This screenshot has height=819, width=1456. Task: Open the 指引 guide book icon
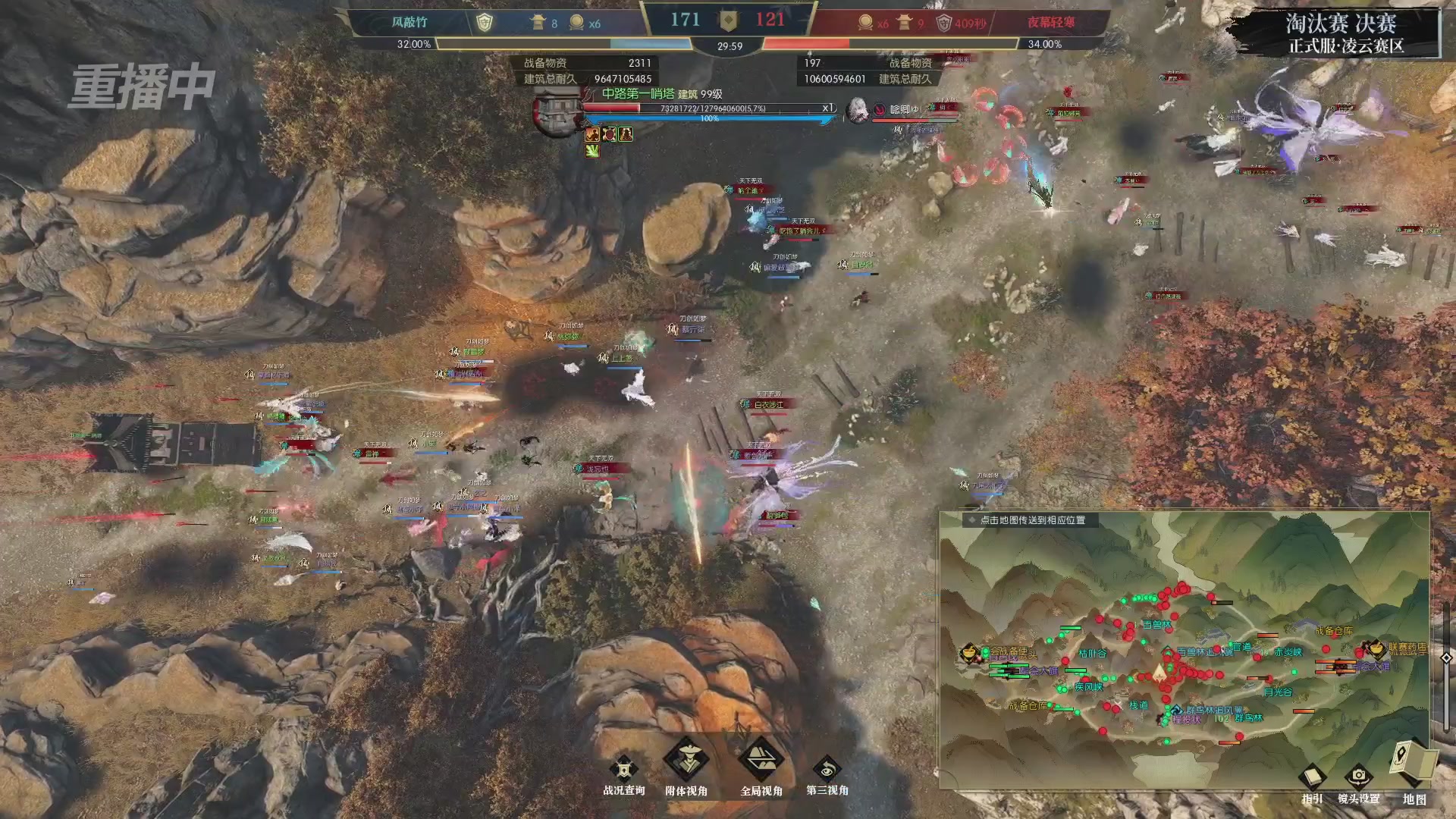pyautogui.click(x=1313, y=777)
